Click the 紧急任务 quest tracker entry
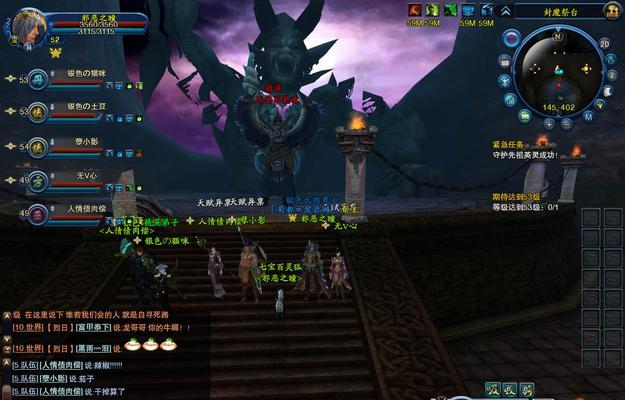The image size is (625, 400). [x=510, y=144]
